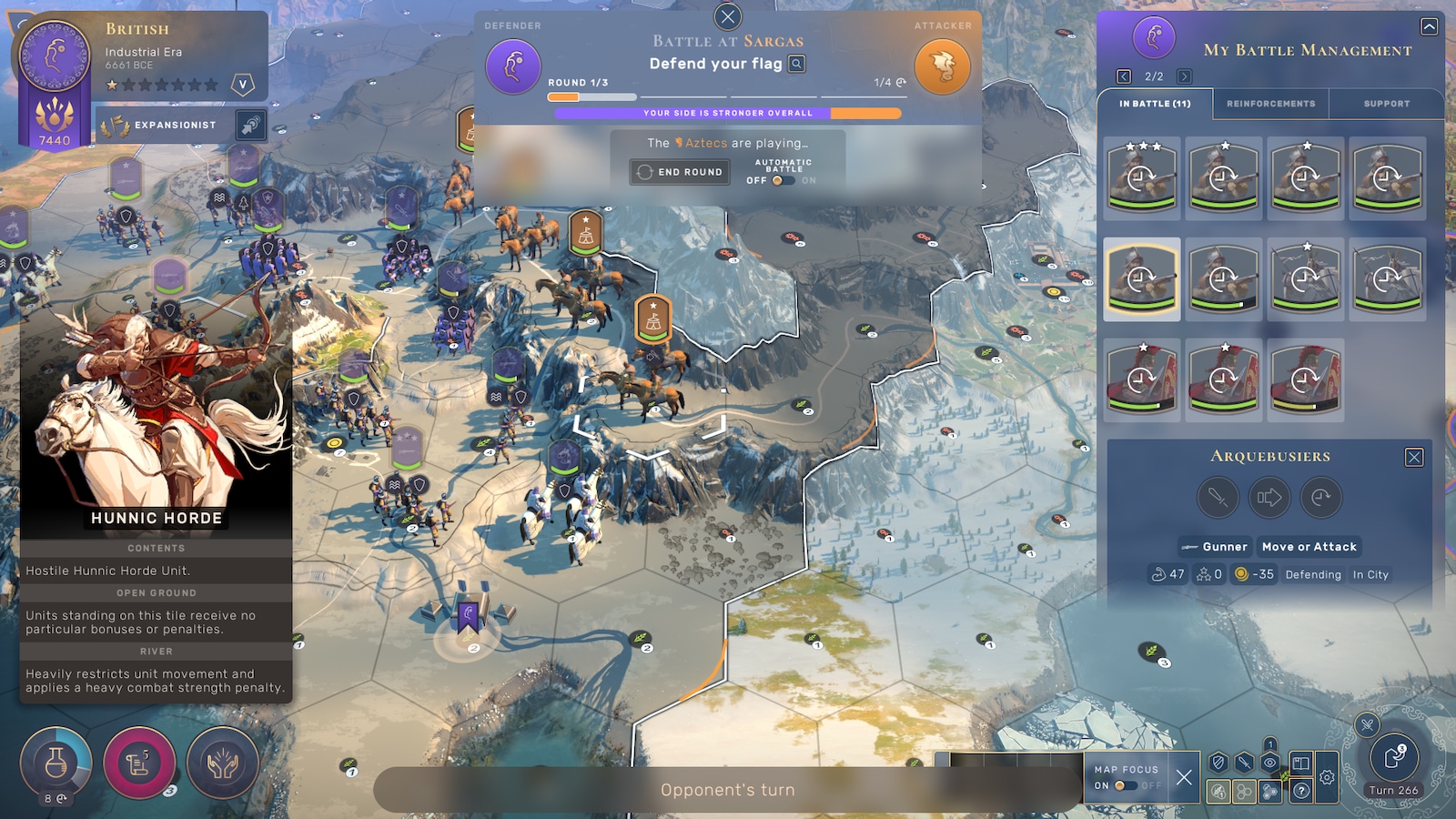Close the Battle at Sargas panel

pyautogui.click(x=727, y=16)
